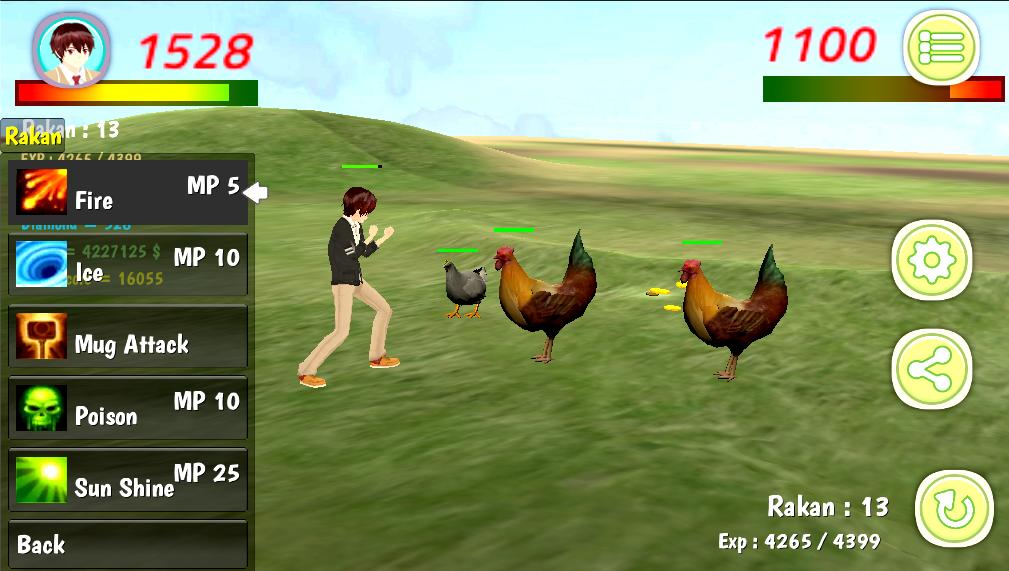The image size is (1009, 571).
Task: Choose the Ice spell
Action: (x=128, y=265)
